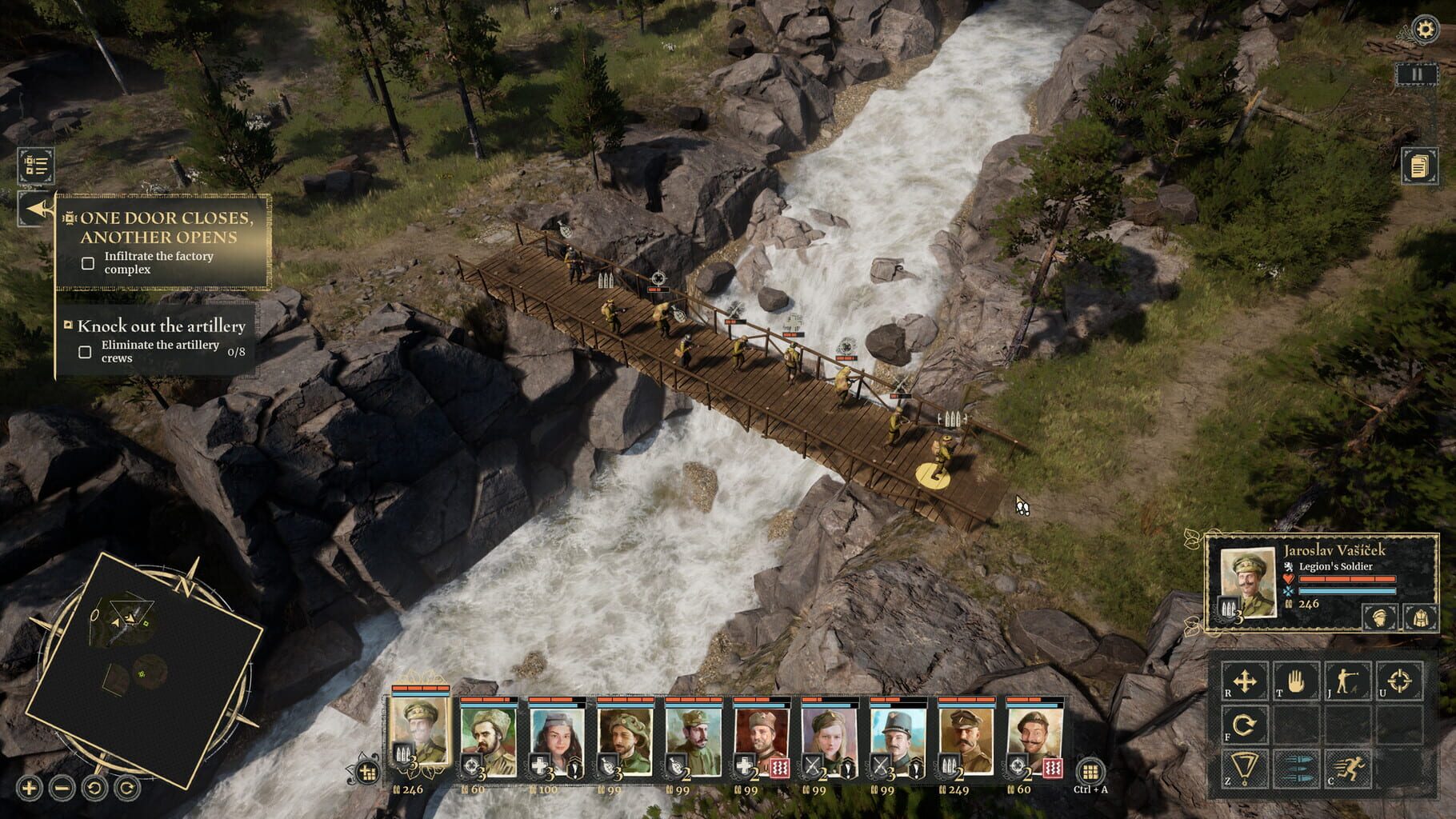Click Jaroslav Vasicek's red health bar

1347,579
